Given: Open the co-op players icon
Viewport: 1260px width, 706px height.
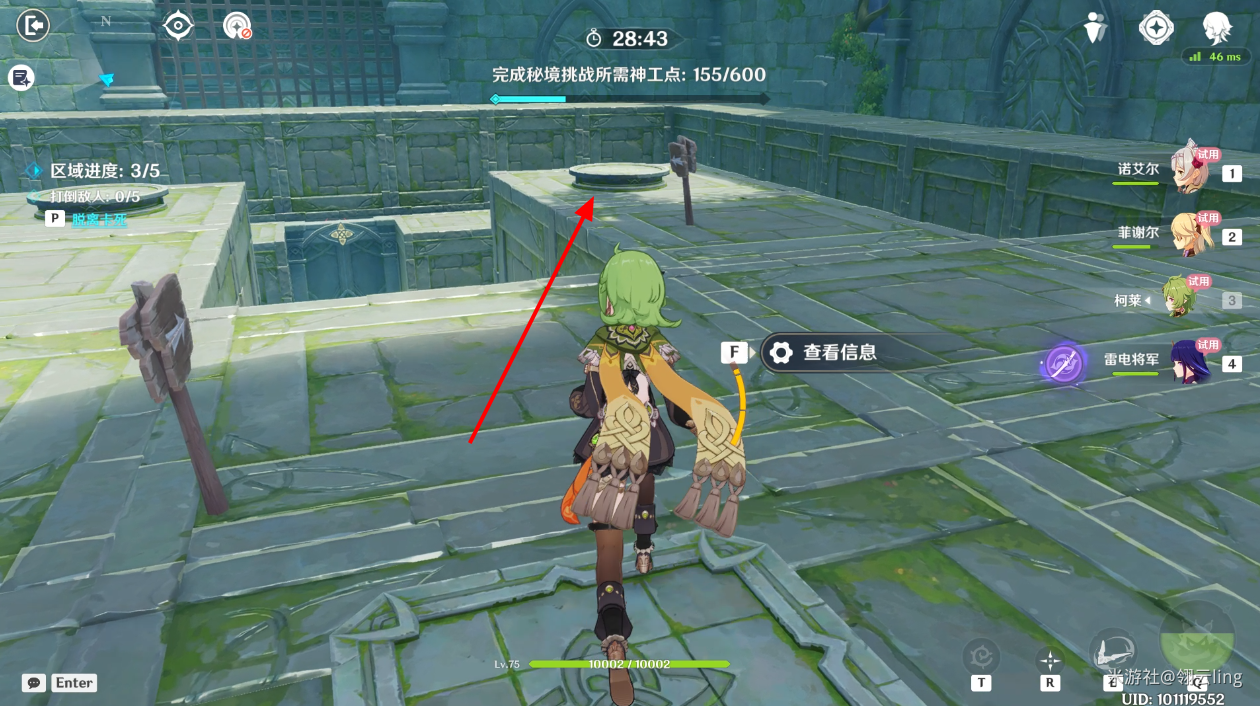Looking at the screenshot, I should [x=1096, y=28].
